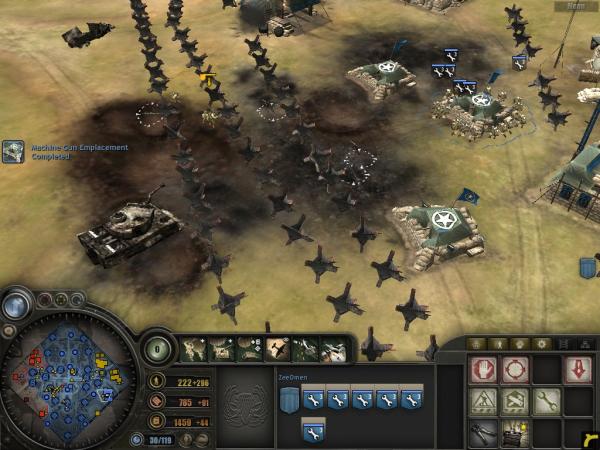Image resolution: width=600 pixels, height=450 pixels.
Task: Activate the Halt command with hand icon
Action: click(484, 371)
